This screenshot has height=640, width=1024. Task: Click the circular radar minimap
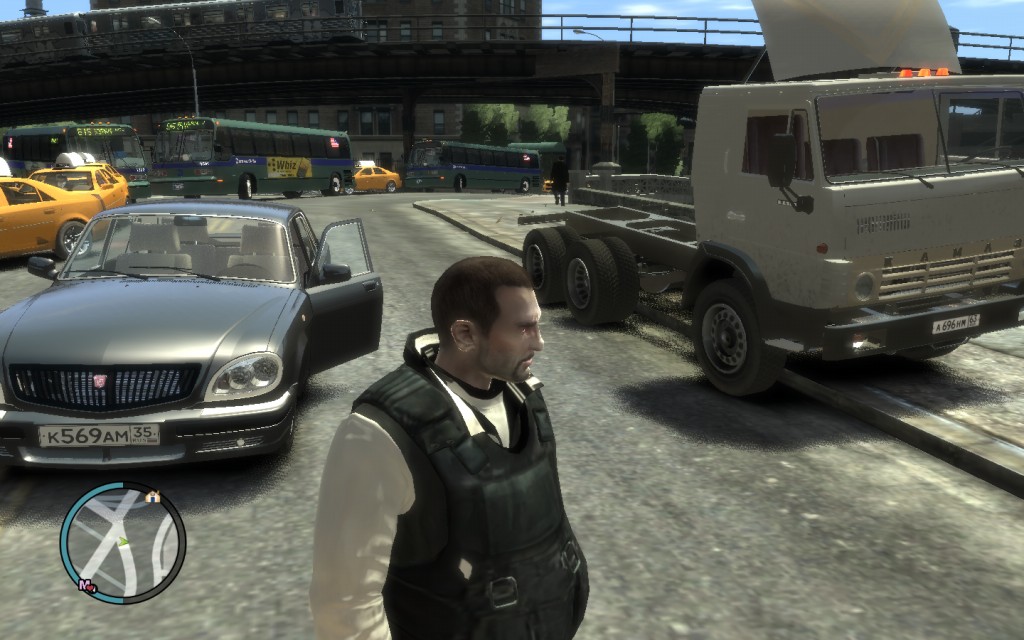pos(122,543)
